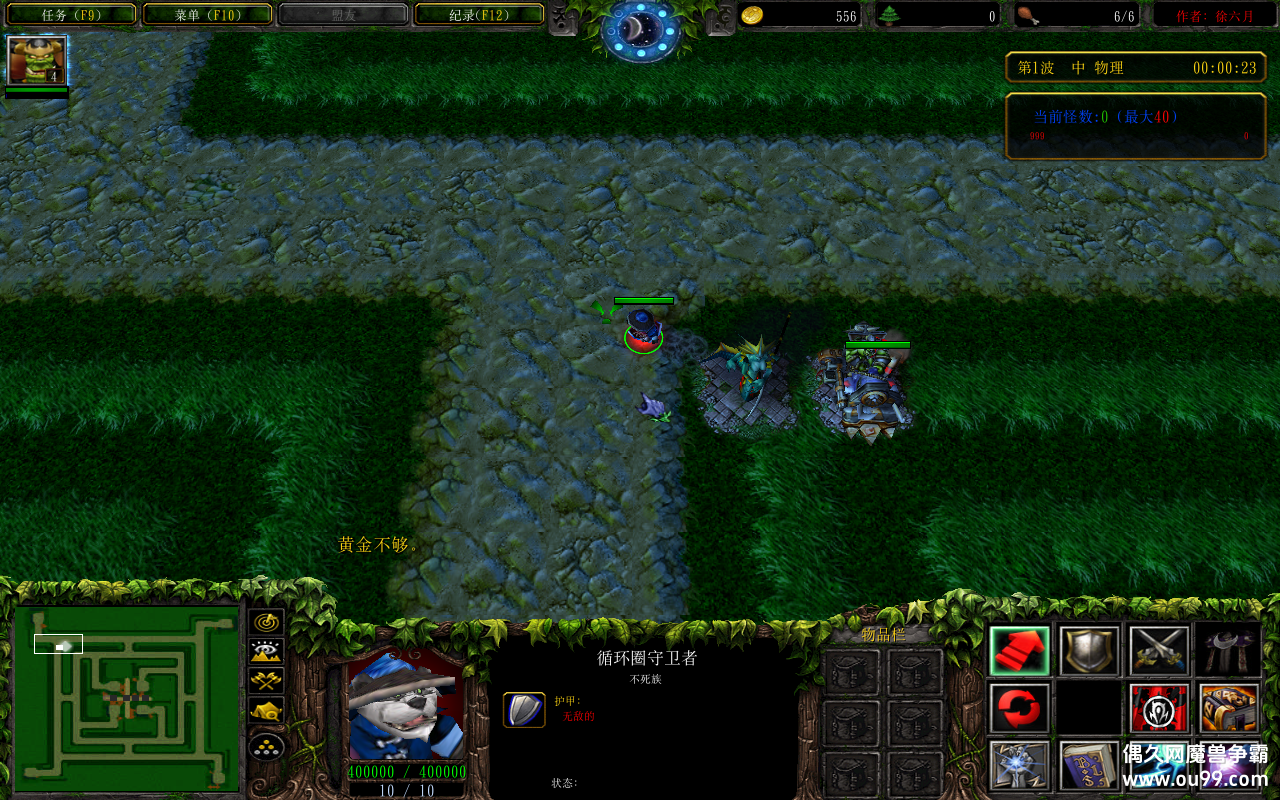Image resolution: width=1280 pixels, height=800 pixels.
Task: Open the purple spellbook icon
Action: tap(1089, 766)
